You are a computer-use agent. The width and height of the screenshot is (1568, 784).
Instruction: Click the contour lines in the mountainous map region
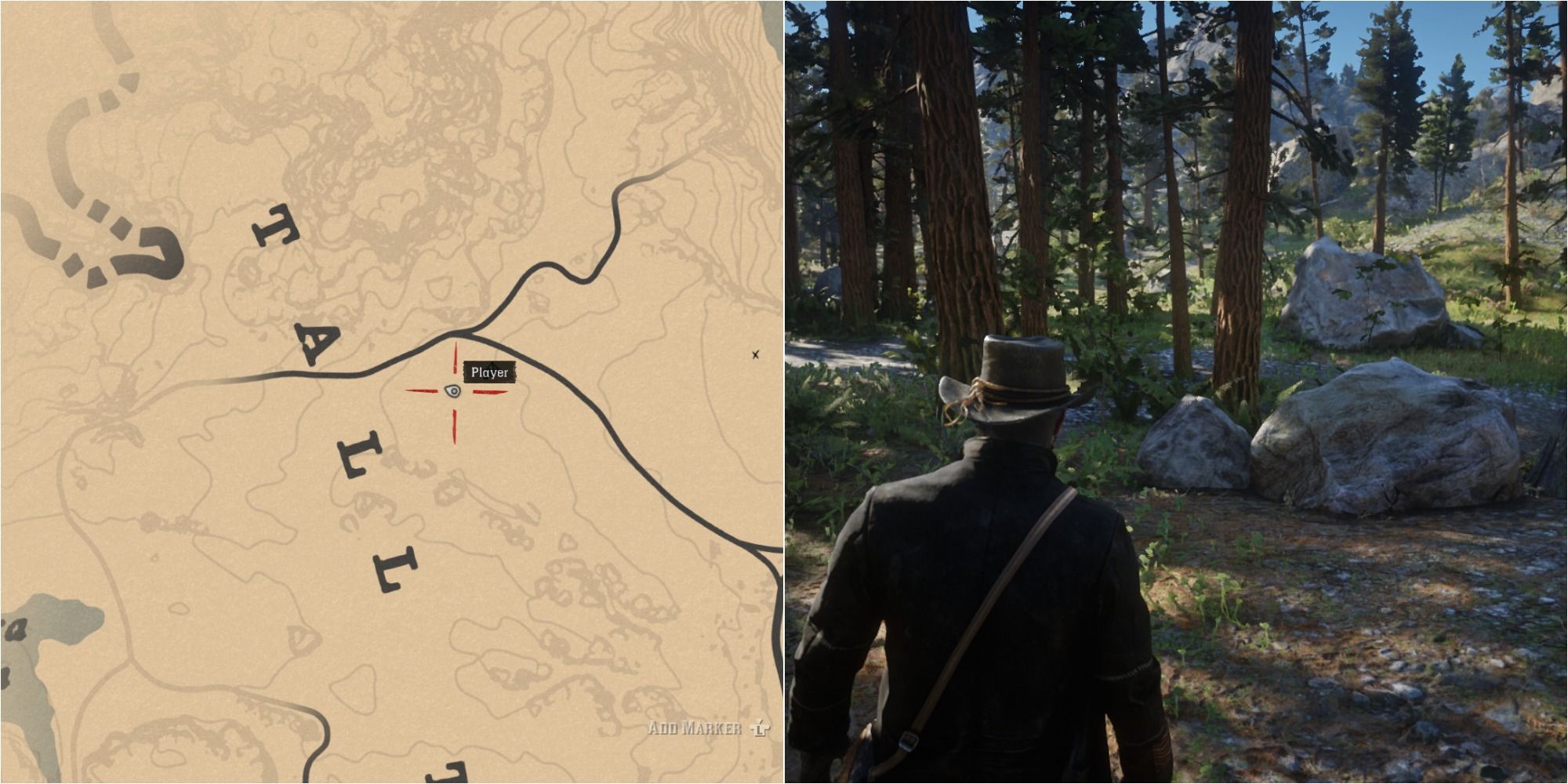pos(392,118)
